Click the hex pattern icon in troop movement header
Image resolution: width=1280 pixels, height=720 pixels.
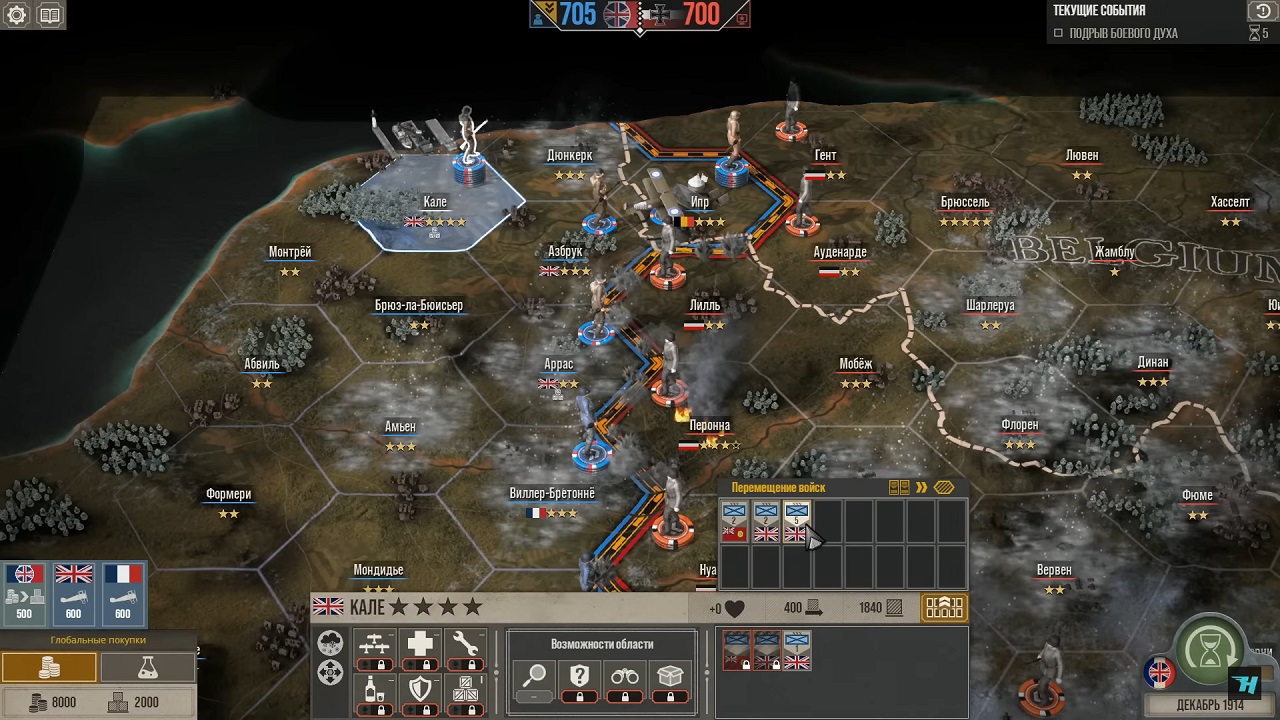click(x=943, y=487)
